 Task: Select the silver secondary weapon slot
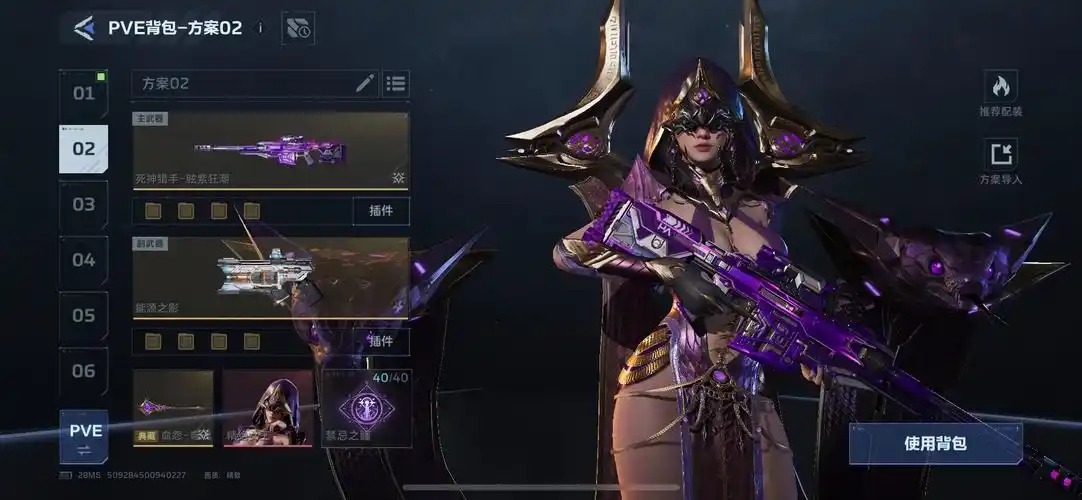(270, 277)
